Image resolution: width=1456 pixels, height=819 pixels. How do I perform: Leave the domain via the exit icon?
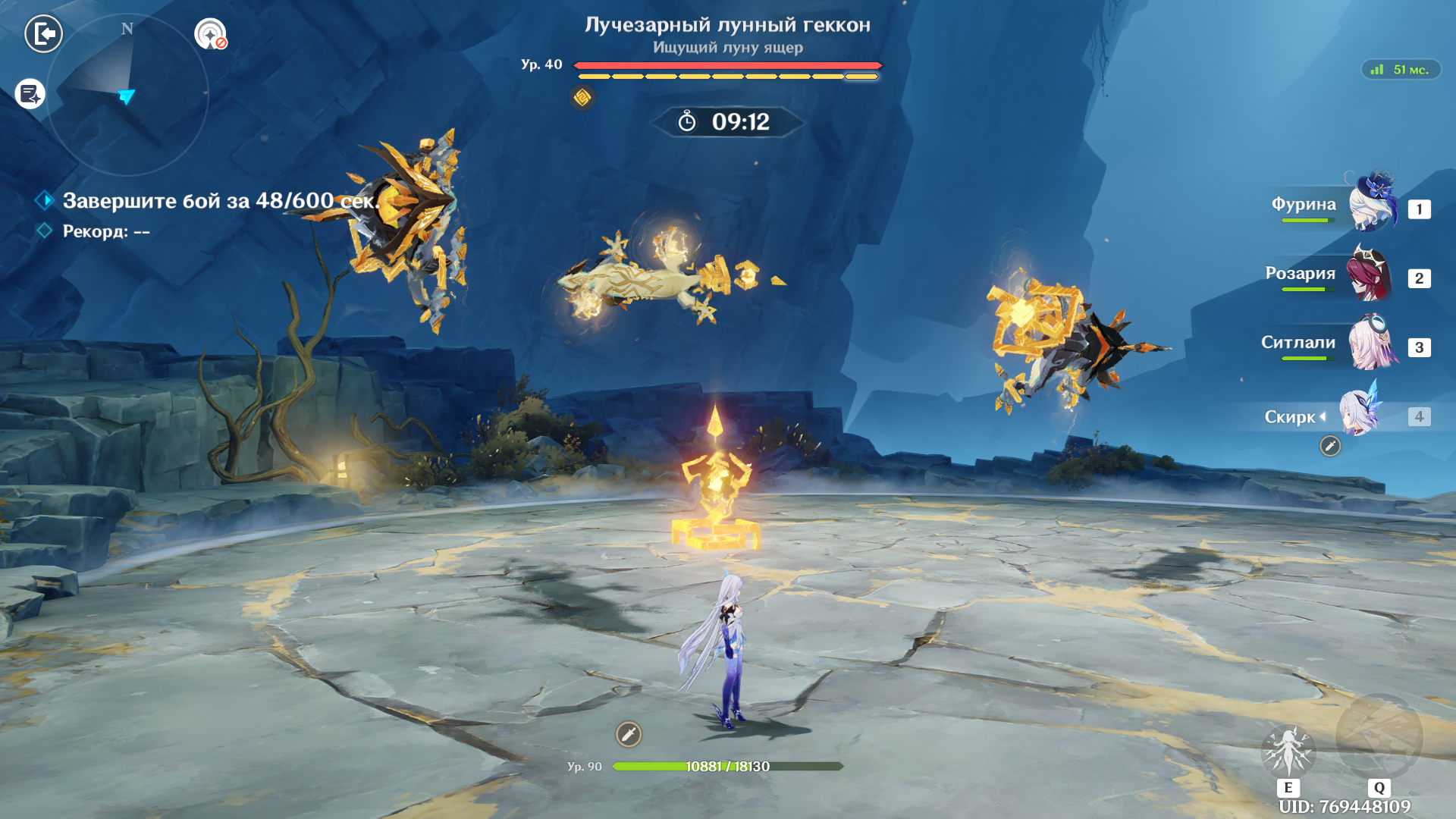tap(43, 34)
